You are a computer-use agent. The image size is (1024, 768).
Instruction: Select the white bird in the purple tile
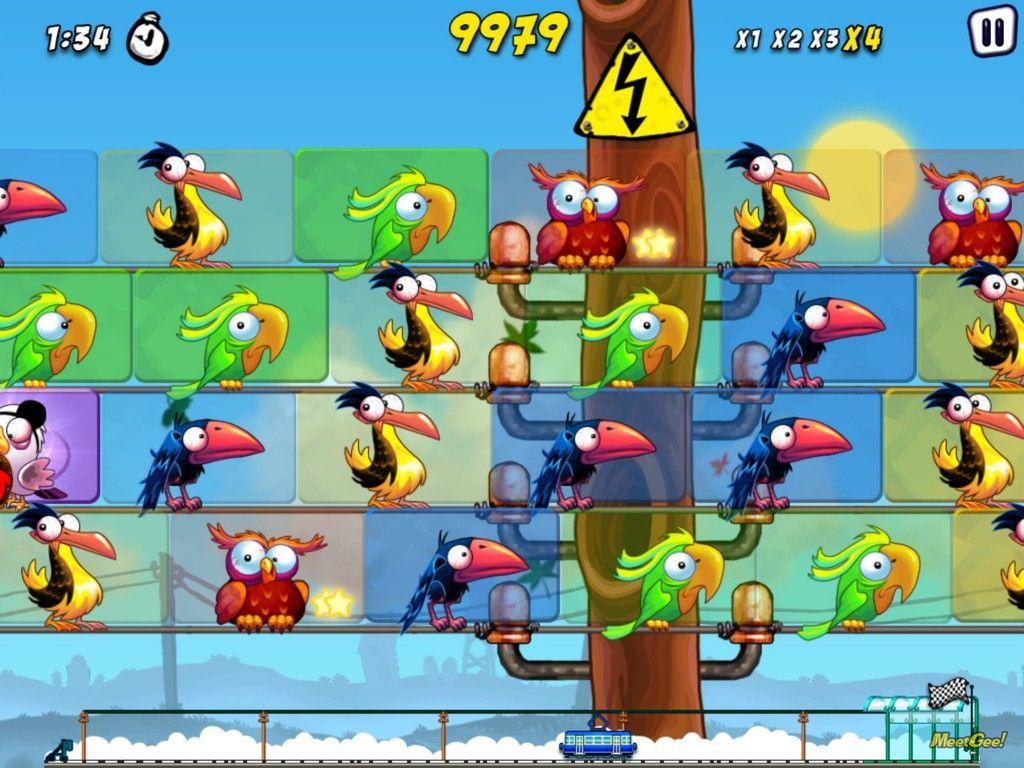(x=30, y=447)
